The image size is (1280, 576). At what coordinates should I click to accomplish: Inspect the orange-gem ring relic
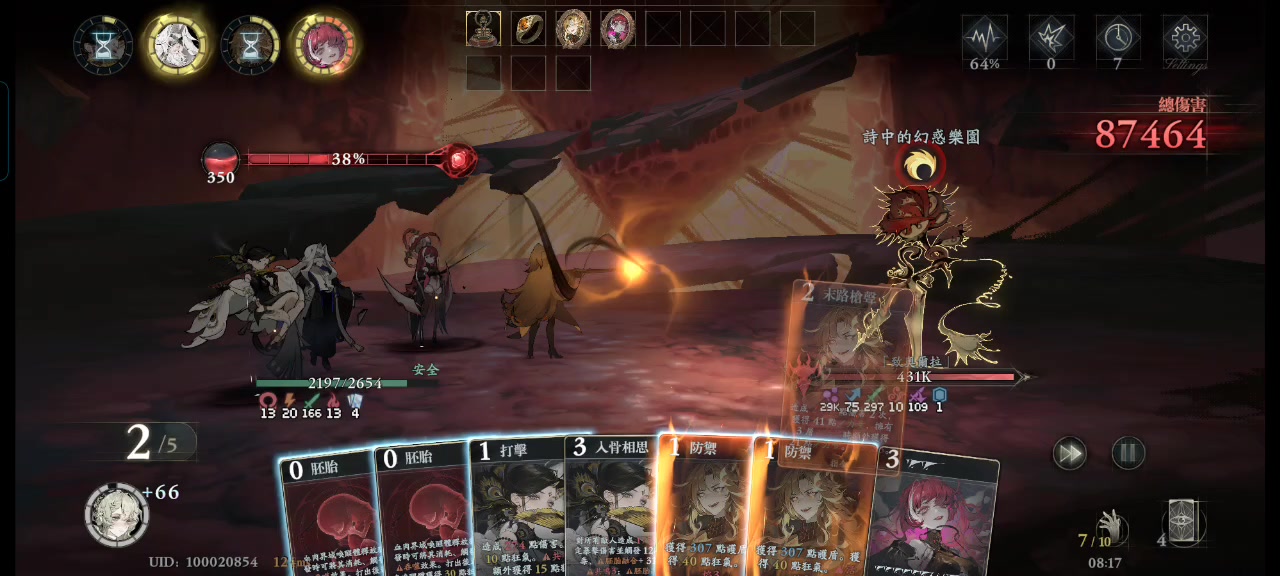point(529,28)
